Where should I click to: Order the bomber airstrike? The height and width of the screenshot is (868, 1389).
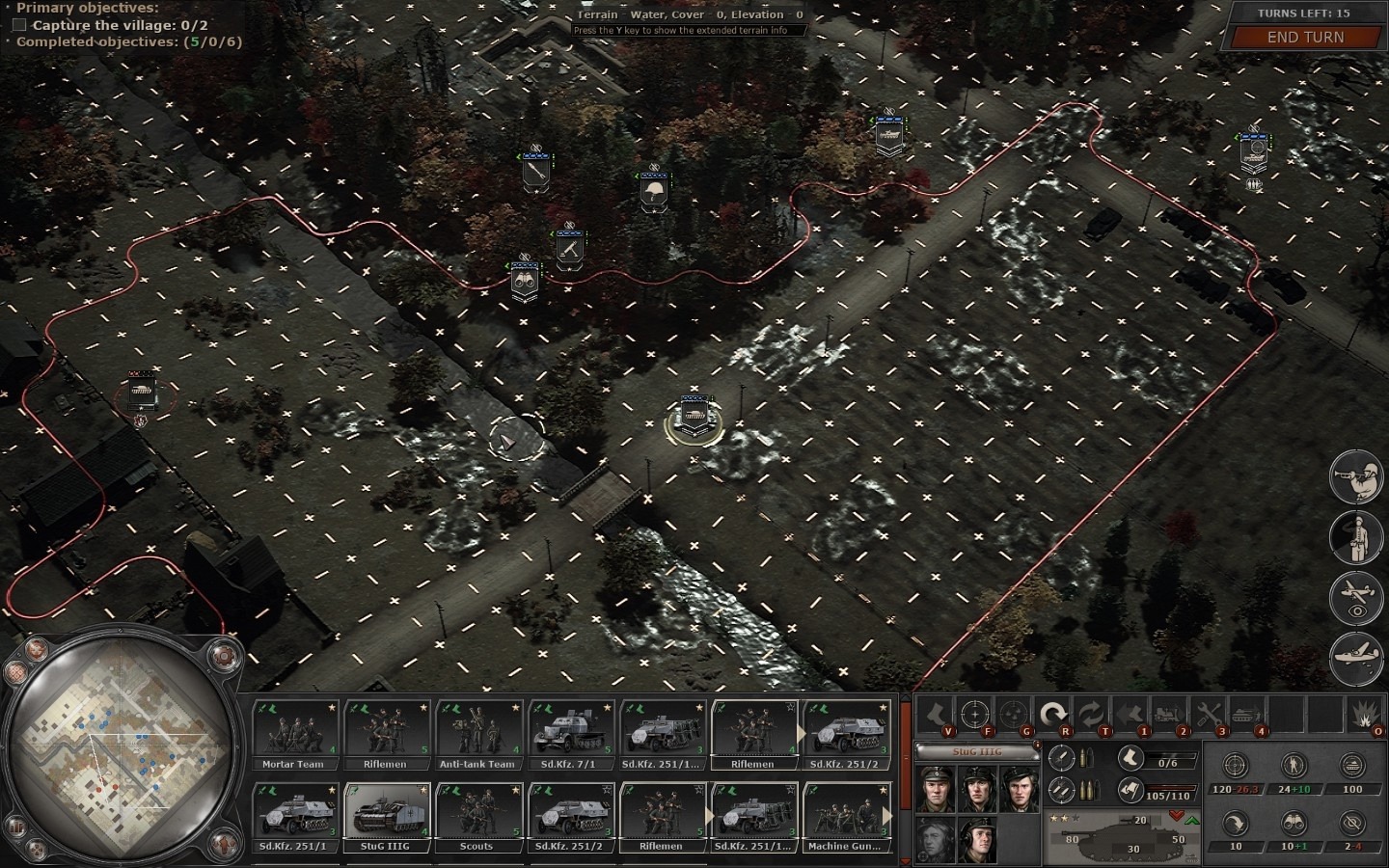(1356, 660)
